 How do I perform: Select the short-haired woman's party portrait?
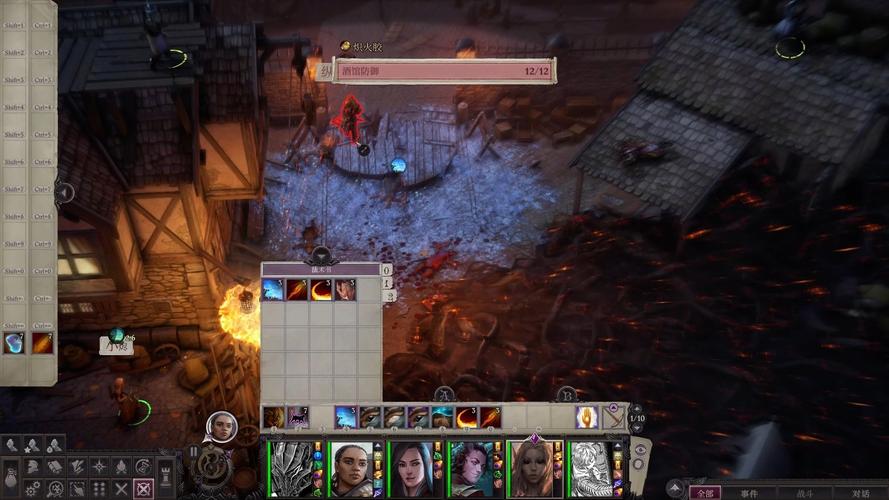coord(349,467)
